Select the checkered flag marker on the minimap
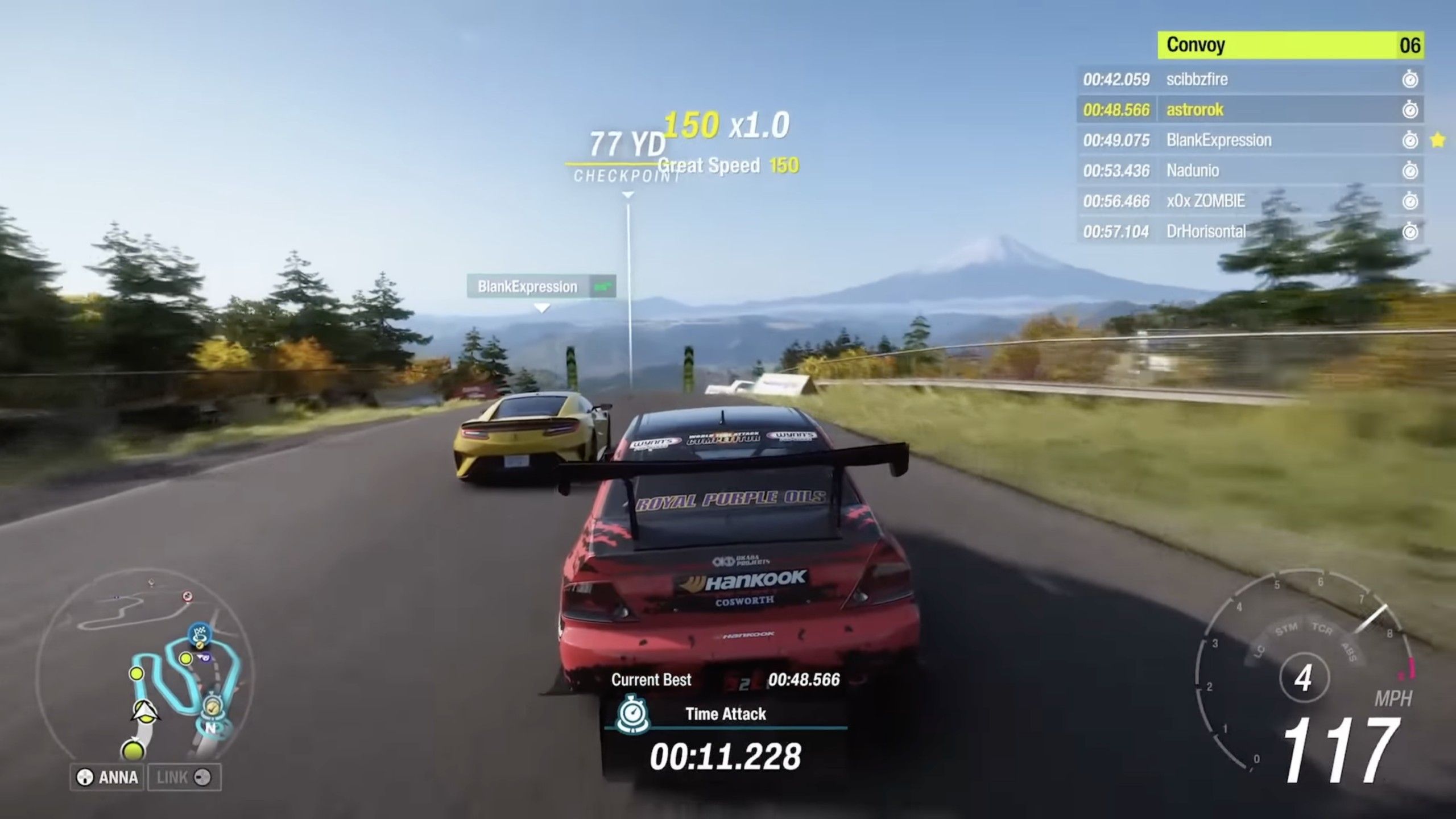 tap(200, 633)
